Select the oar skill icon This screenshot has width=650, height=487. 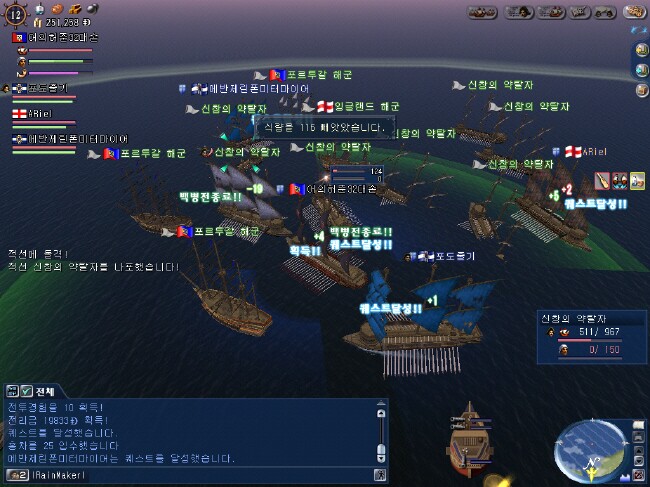pos(601,180)
